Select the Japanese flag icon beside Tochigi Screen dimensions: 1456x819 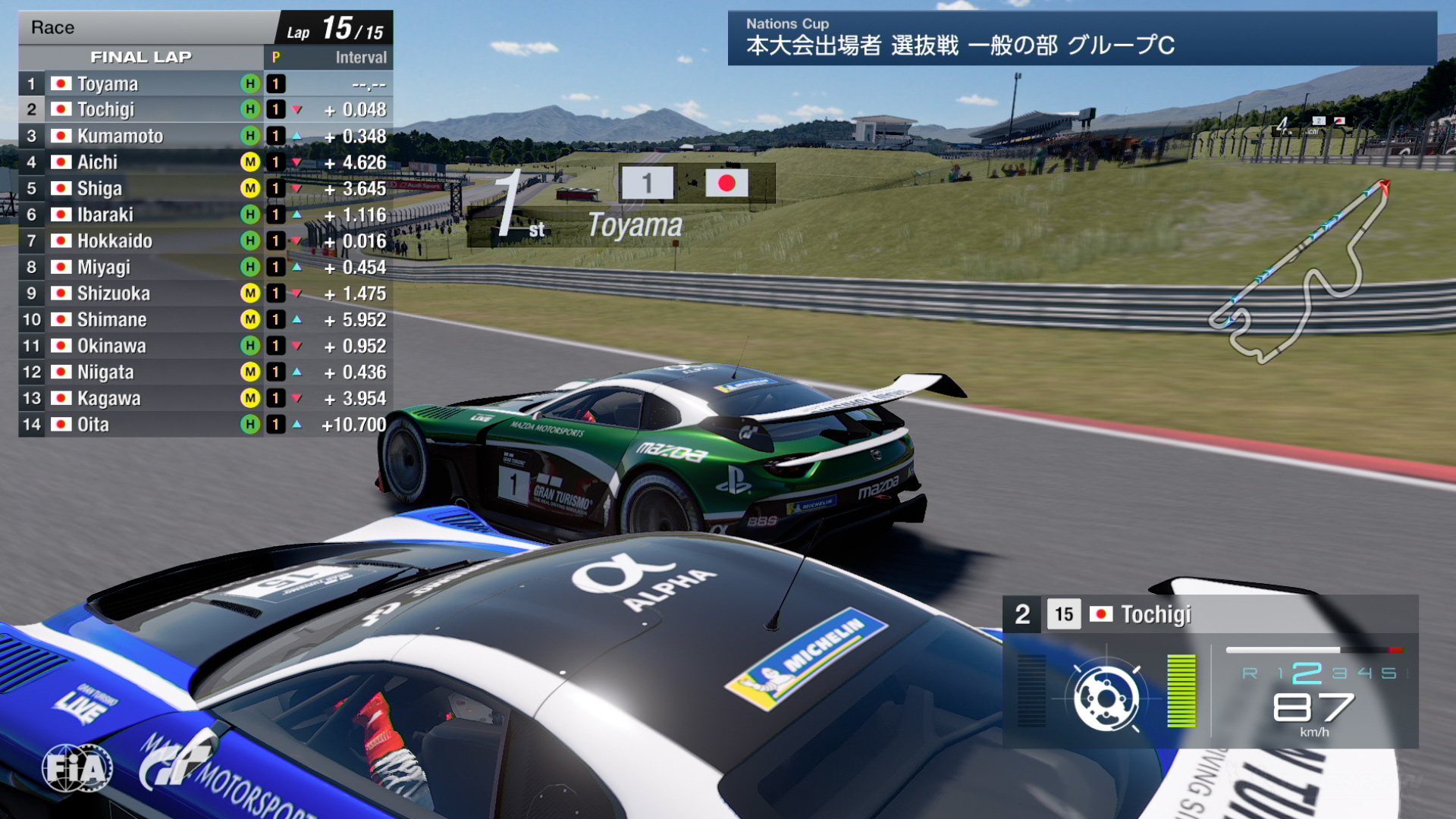[61, 109]
